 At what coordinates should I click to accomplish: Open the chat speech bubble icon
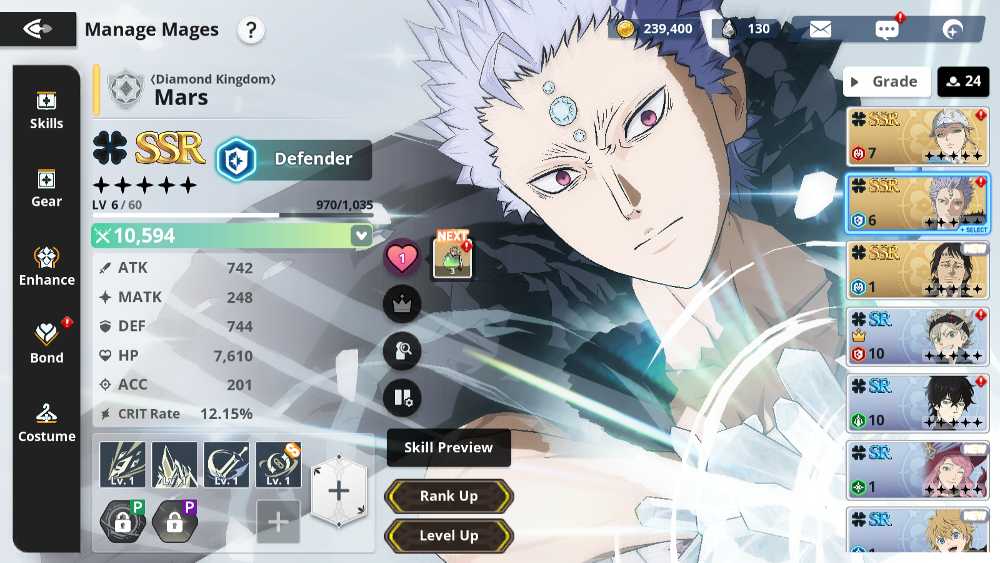pyautogui.click(x=886, y=29)
